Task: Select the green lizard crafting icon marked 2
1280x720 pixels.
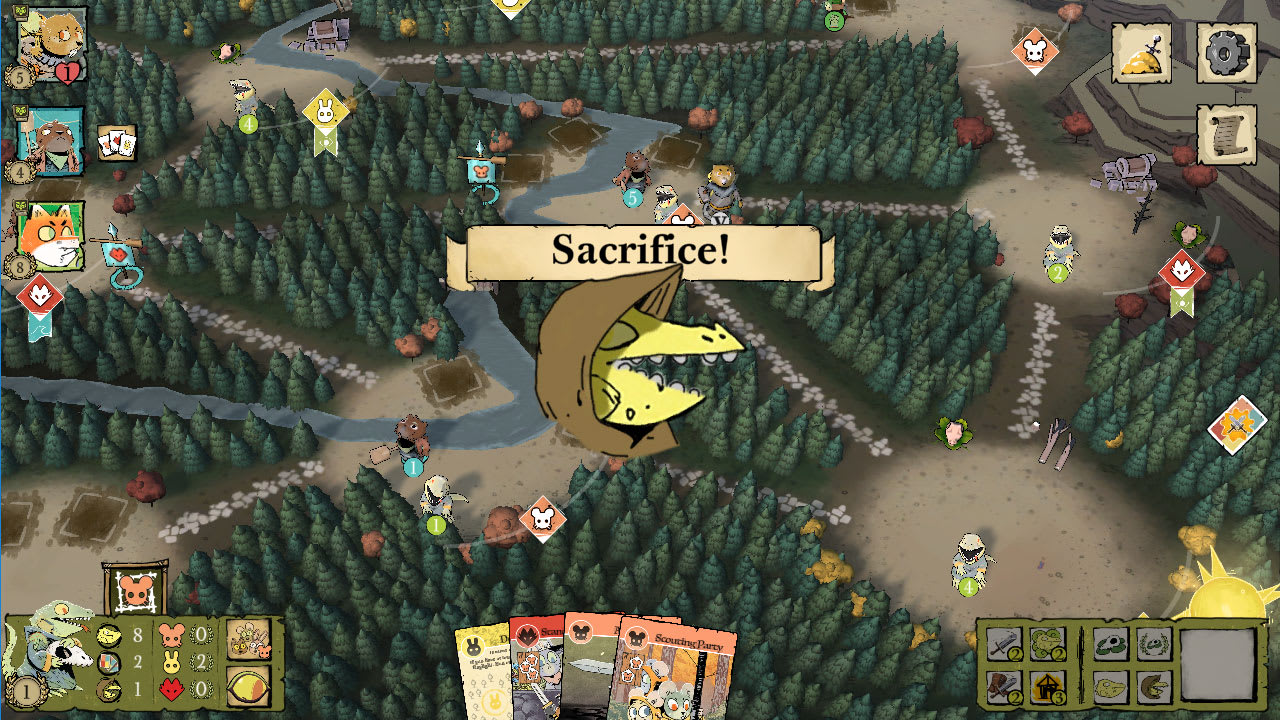Action: pyautogui.click(x=1047, y=644)
